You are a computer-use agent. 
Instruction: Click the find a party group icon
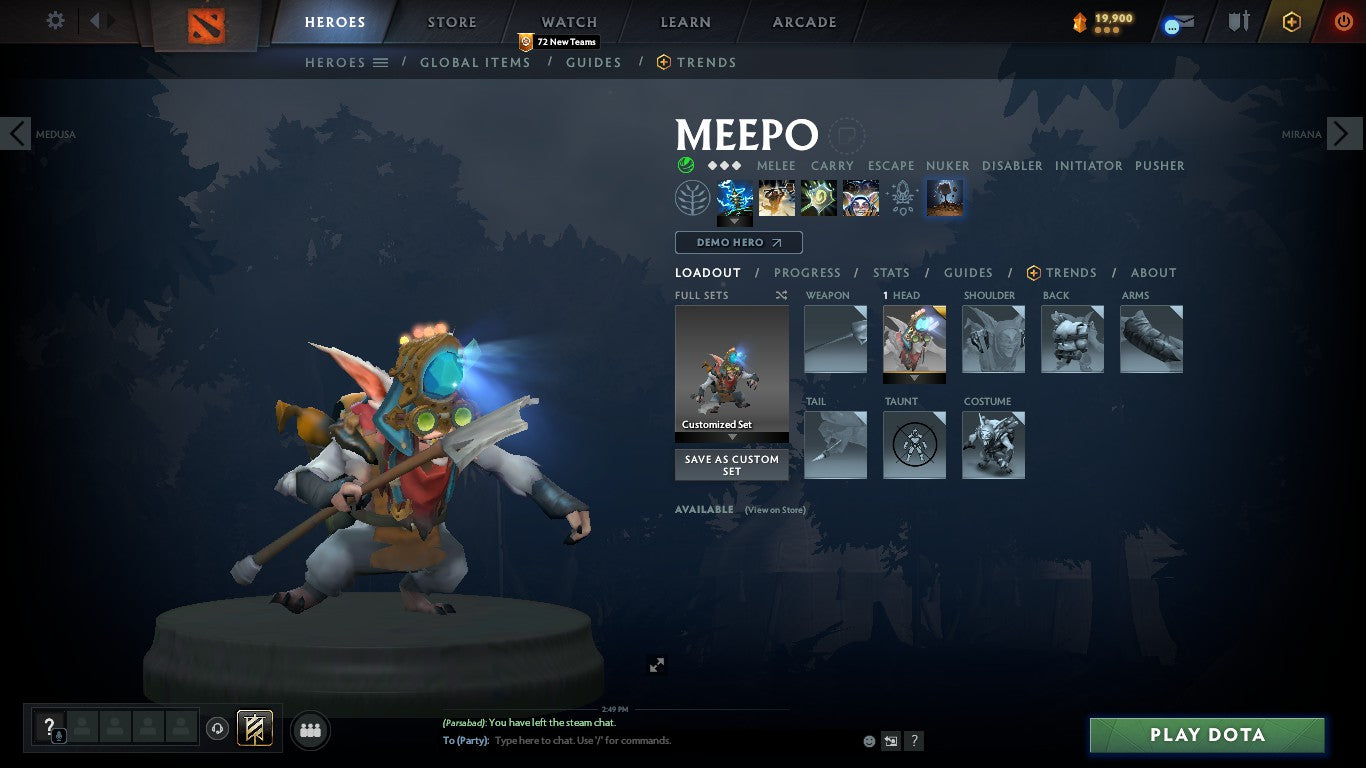pyautogui.click(x=309, y=730)
